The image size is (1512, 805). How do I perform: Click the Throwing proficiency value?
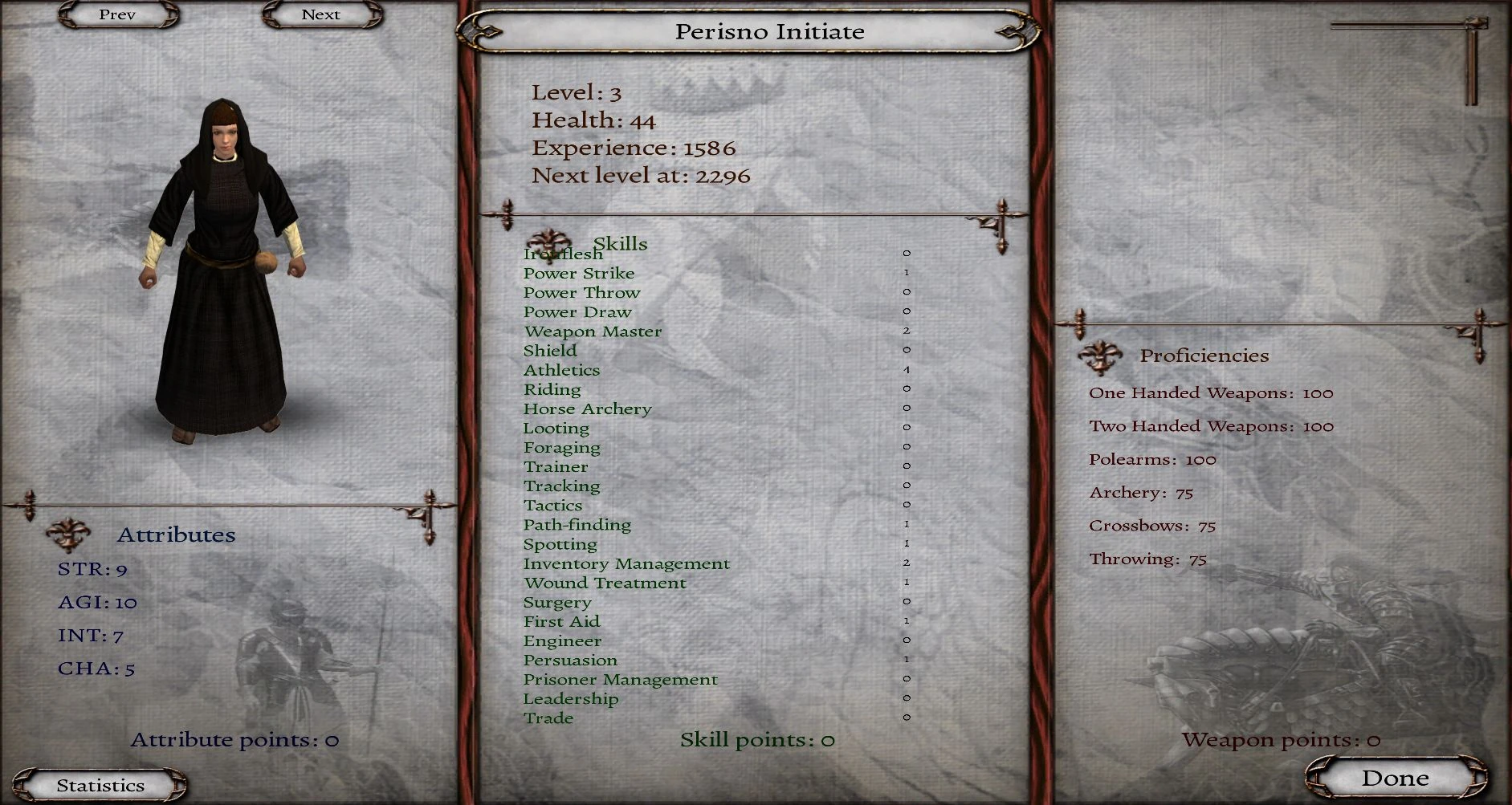(x=1199, y=559)
